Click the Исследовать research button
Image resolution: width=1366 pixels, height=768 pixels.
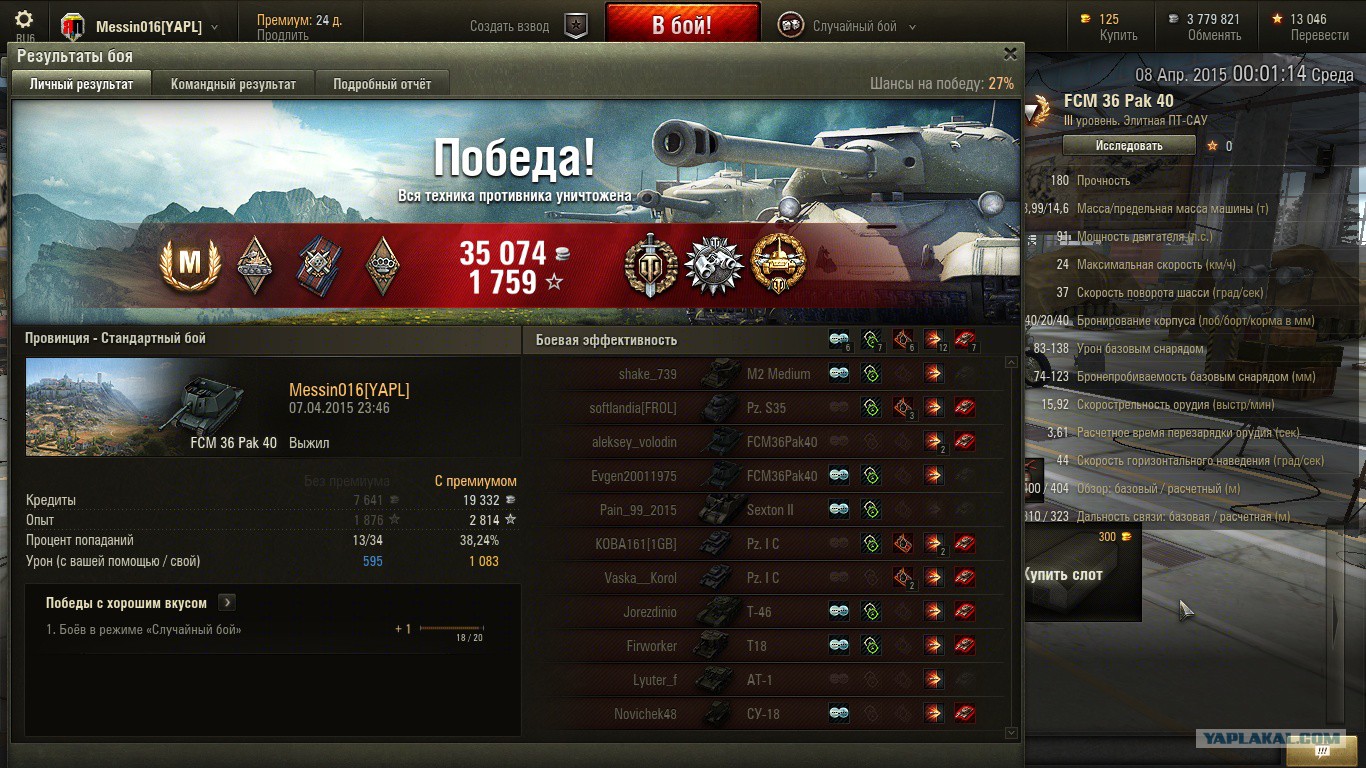1128,145
